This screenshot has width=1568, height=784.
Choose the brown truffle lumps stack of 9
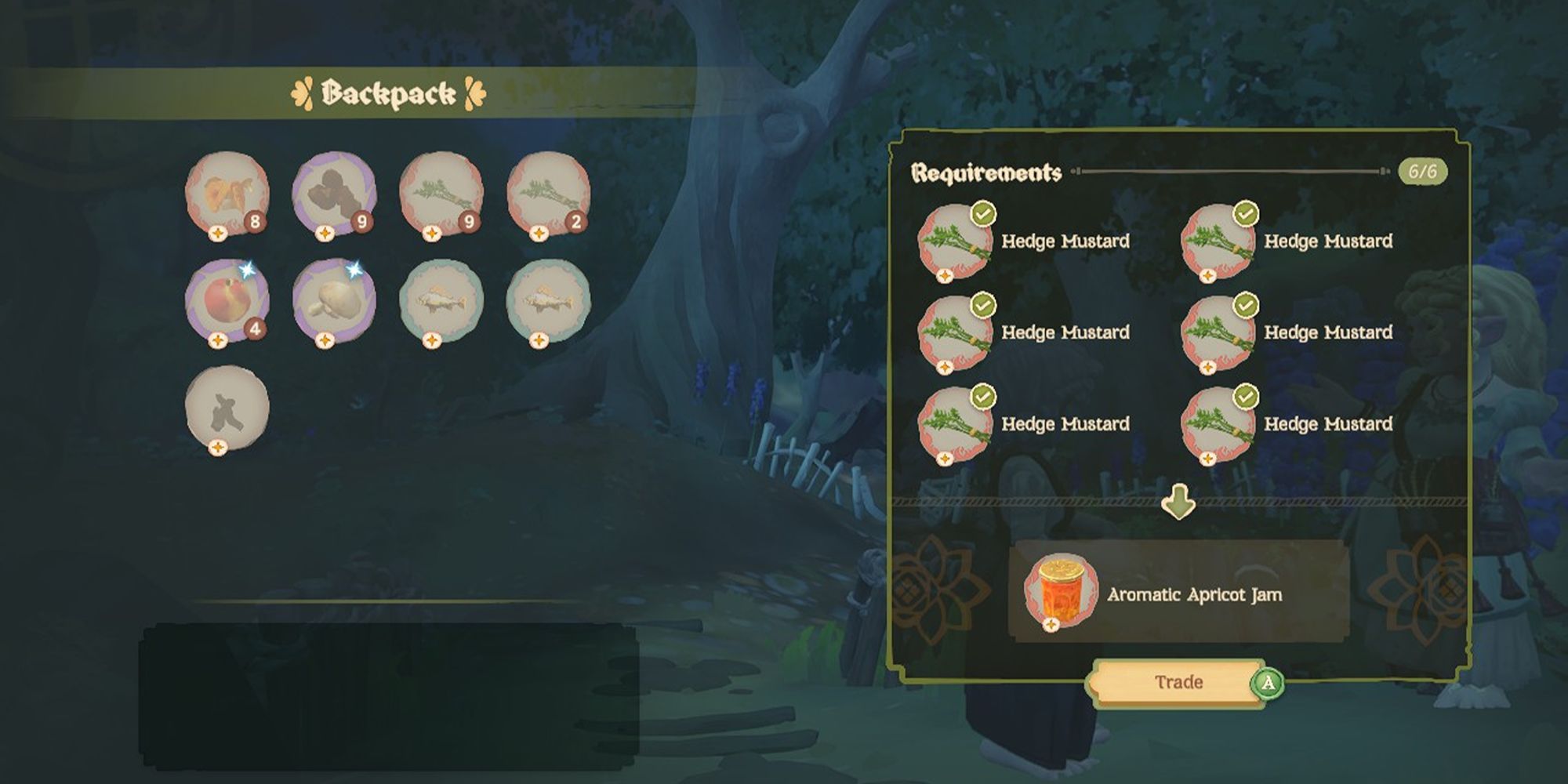point(334,194)
